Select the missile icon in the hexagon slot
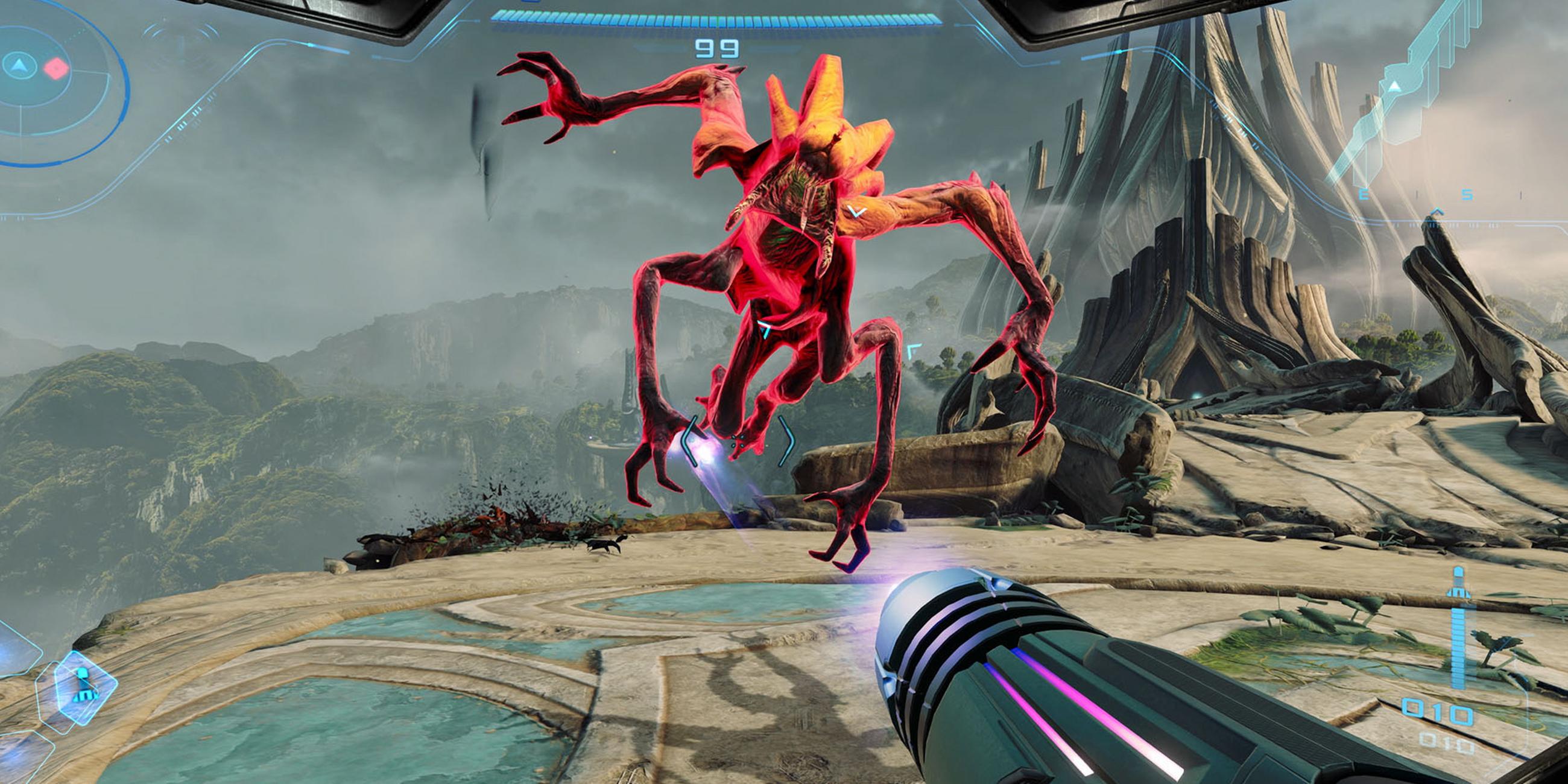Image resolution: width=1568 pixels, height=784 pixels. (83, 684)
